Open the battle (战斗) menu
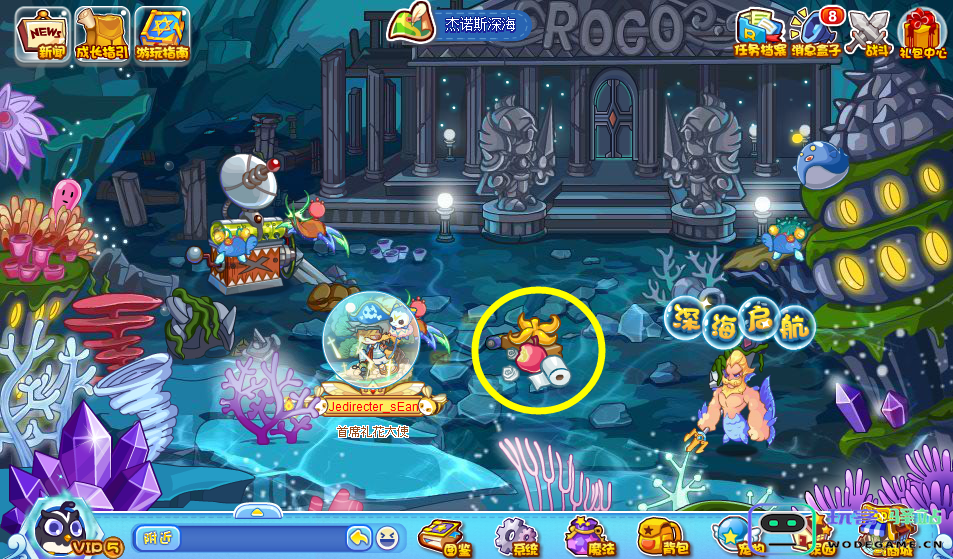This screenshot has height=559, width=953. [867, 32]
